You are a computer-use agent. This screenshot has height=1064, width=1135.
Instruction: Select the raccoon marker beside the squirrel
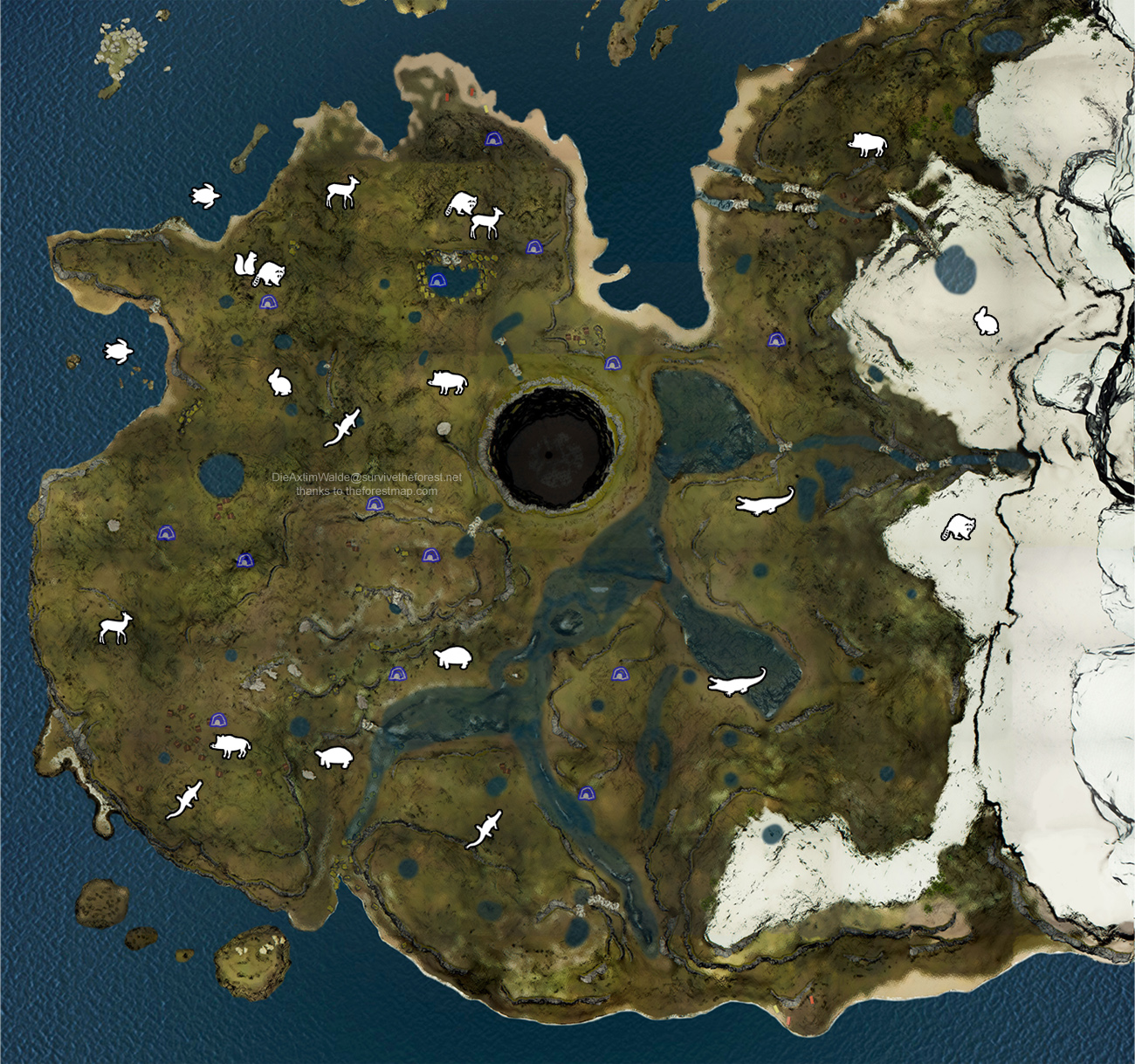270,274
